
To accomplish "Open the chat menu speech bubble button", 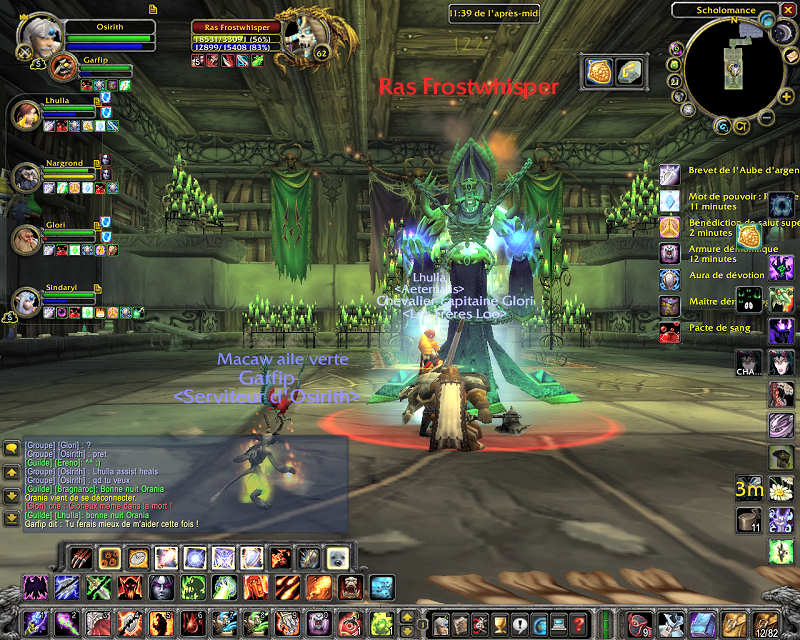I will [11, 448].
